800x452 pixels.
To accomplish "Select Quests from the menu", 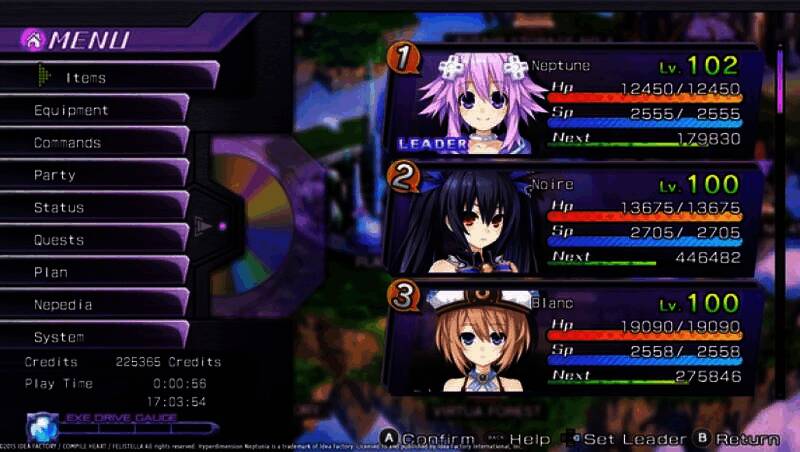I will pos(95,240).
